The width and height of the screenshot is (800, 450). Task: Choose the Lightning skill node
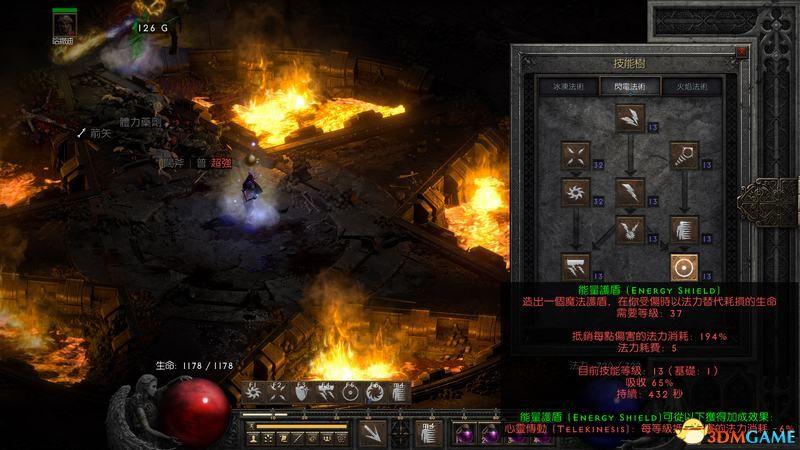628,190
